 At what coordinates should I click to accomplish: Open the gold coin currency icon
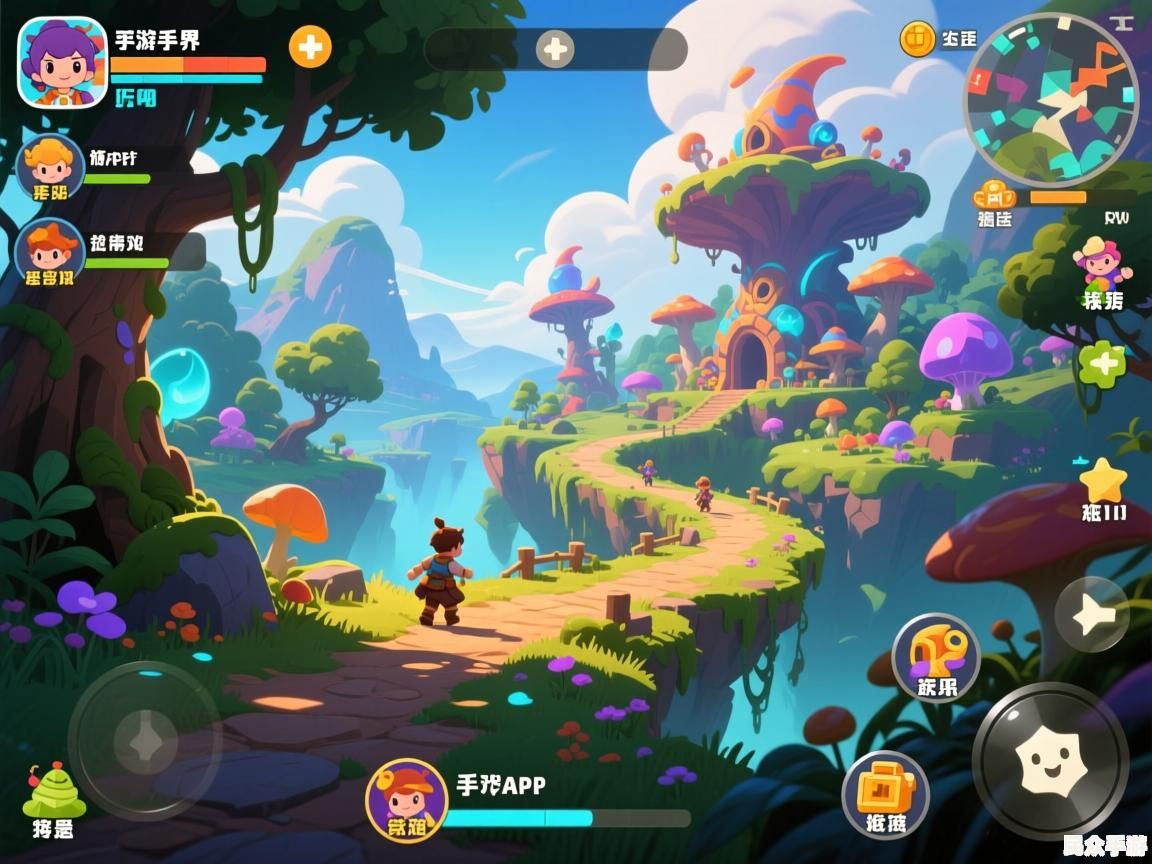point(917,39)
